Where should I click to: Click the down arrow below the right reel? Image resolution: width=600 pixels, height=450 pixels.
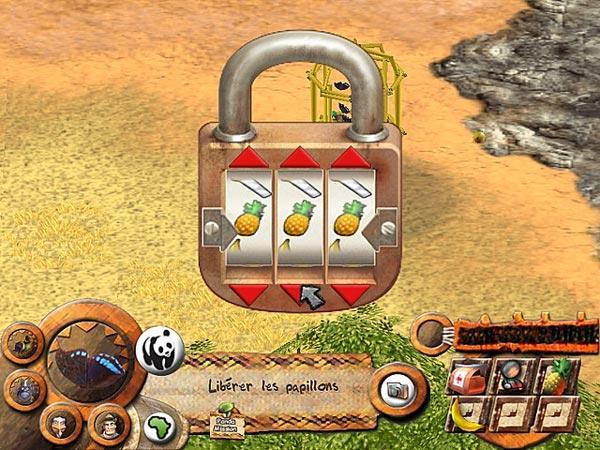349,292
